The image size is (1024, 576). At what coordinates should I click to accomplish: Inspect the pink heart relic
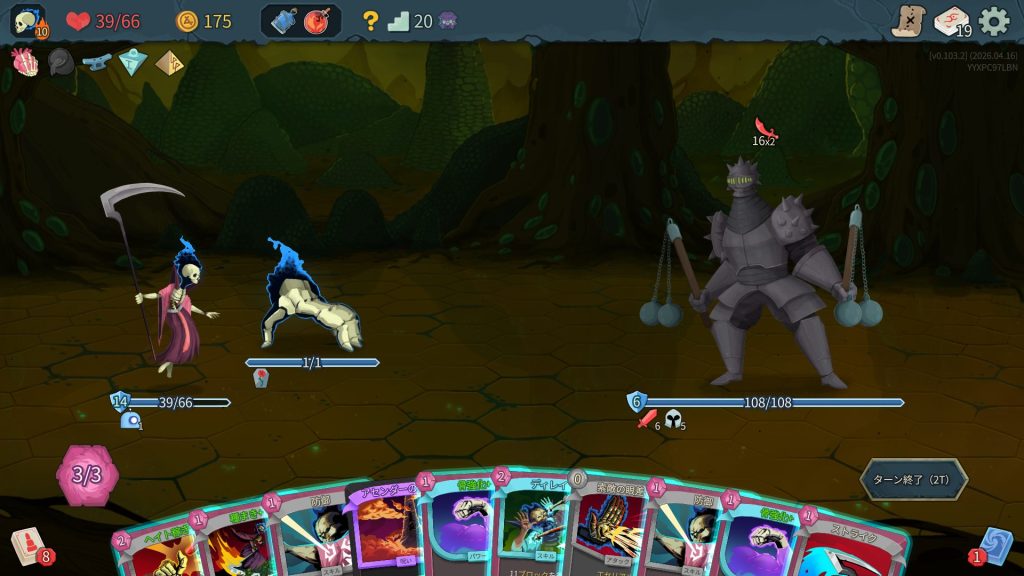pyautogui.click(x=24, y=62)
